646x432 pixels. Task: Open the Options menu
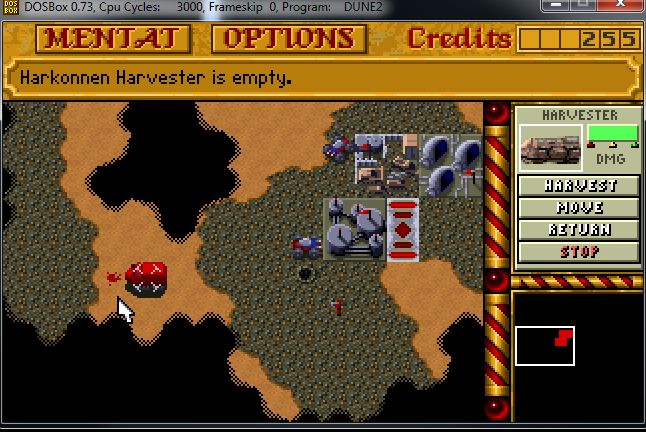tap(289, 39)
